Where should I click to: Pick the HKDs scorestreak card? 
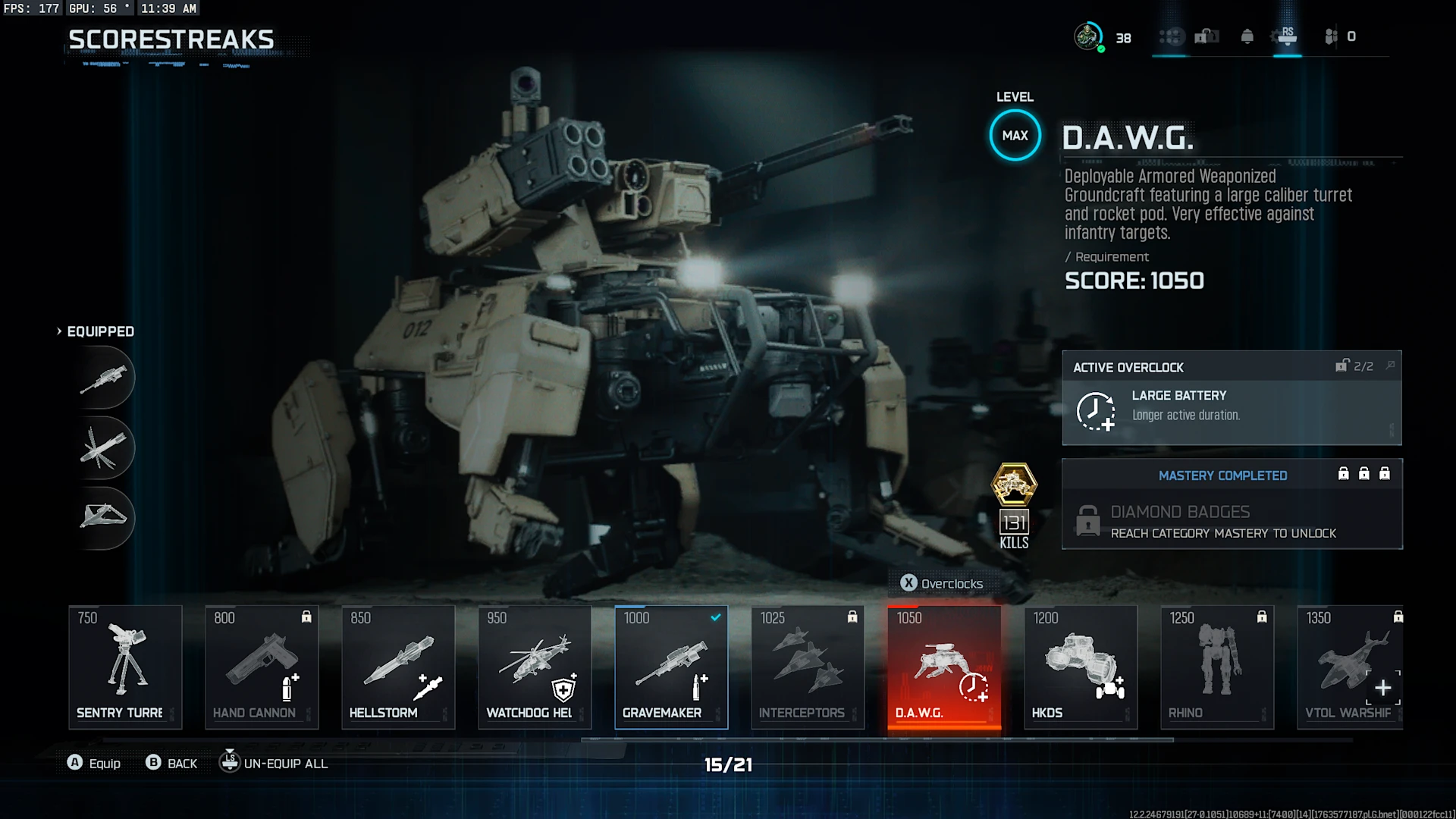1081,667
